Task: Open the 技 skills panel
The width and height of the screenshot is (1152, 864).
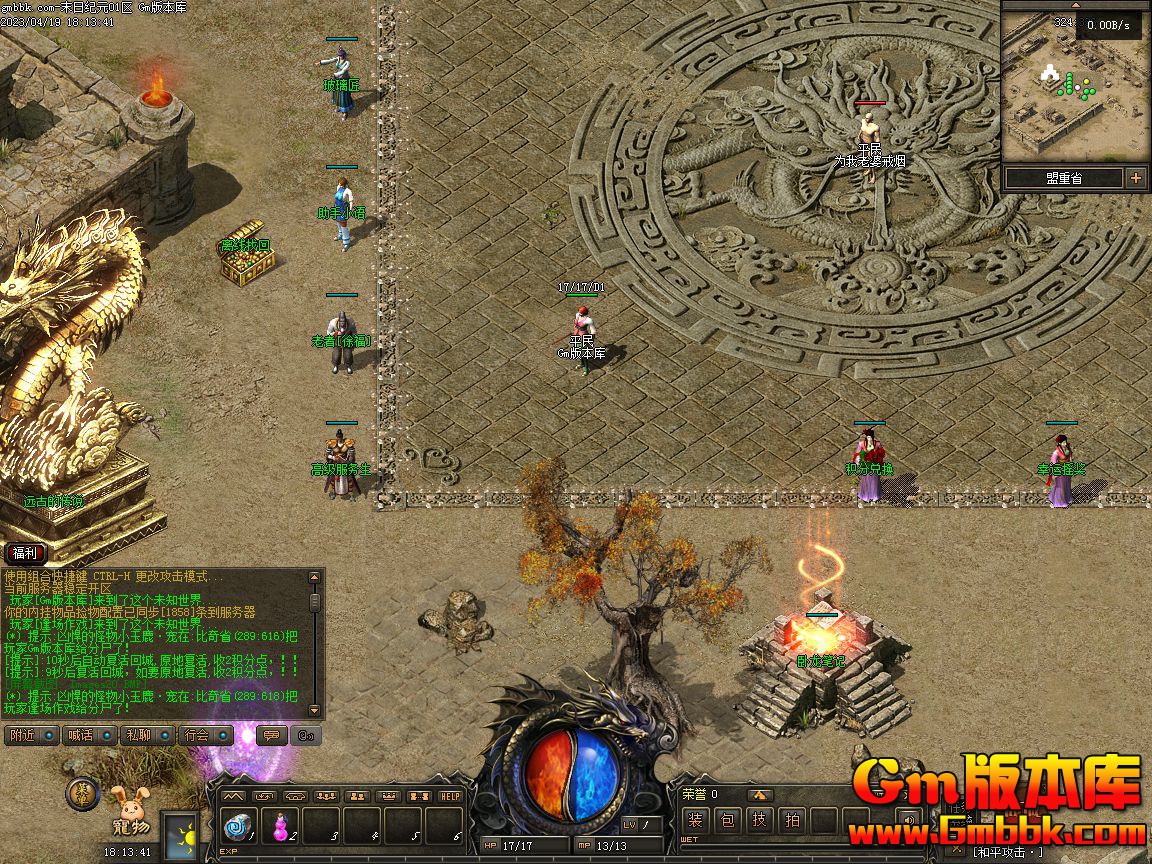Action: 760,821
